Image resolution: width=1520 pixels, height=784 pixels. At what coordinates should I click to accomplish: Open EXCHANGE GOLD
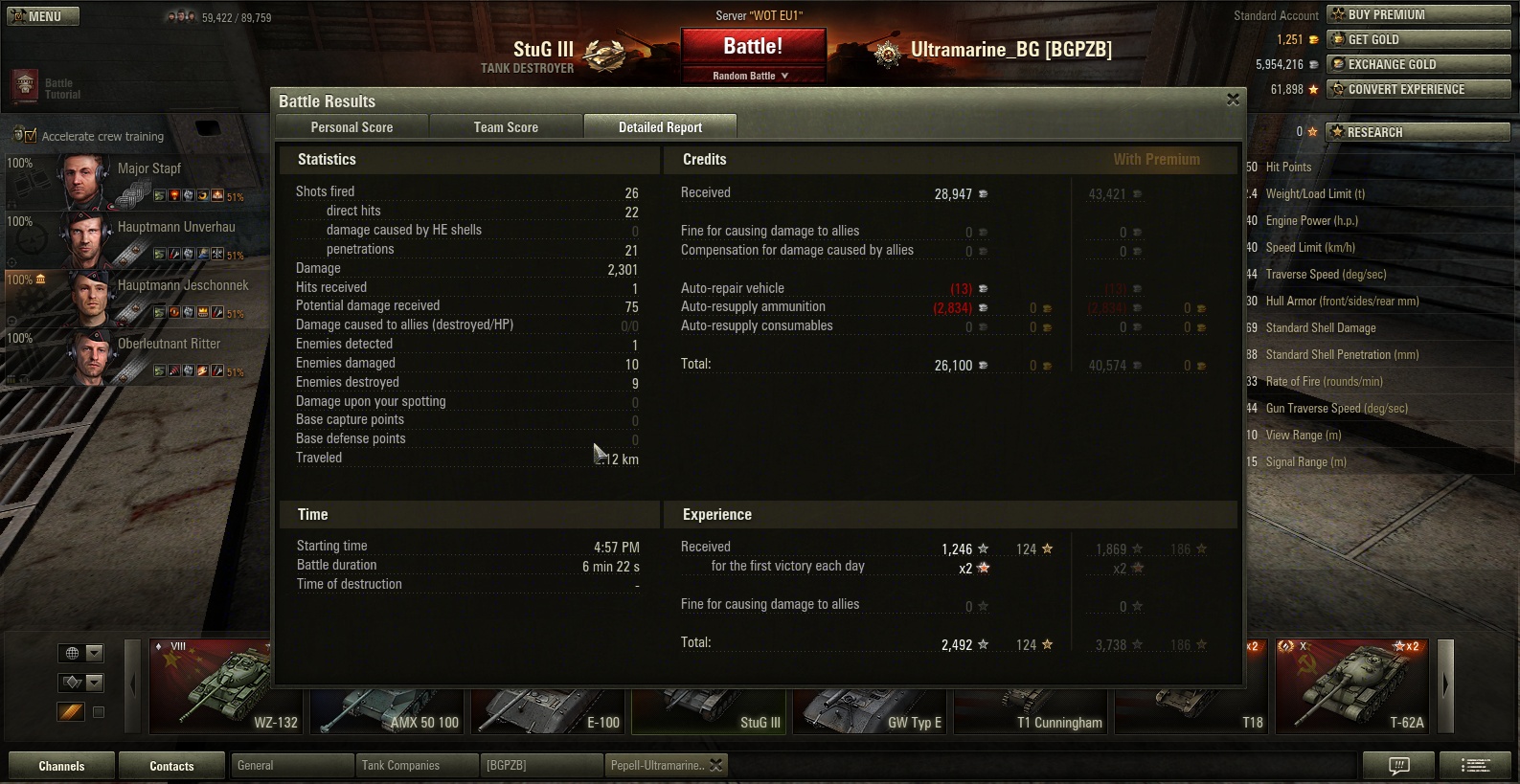pos(1418,64)
